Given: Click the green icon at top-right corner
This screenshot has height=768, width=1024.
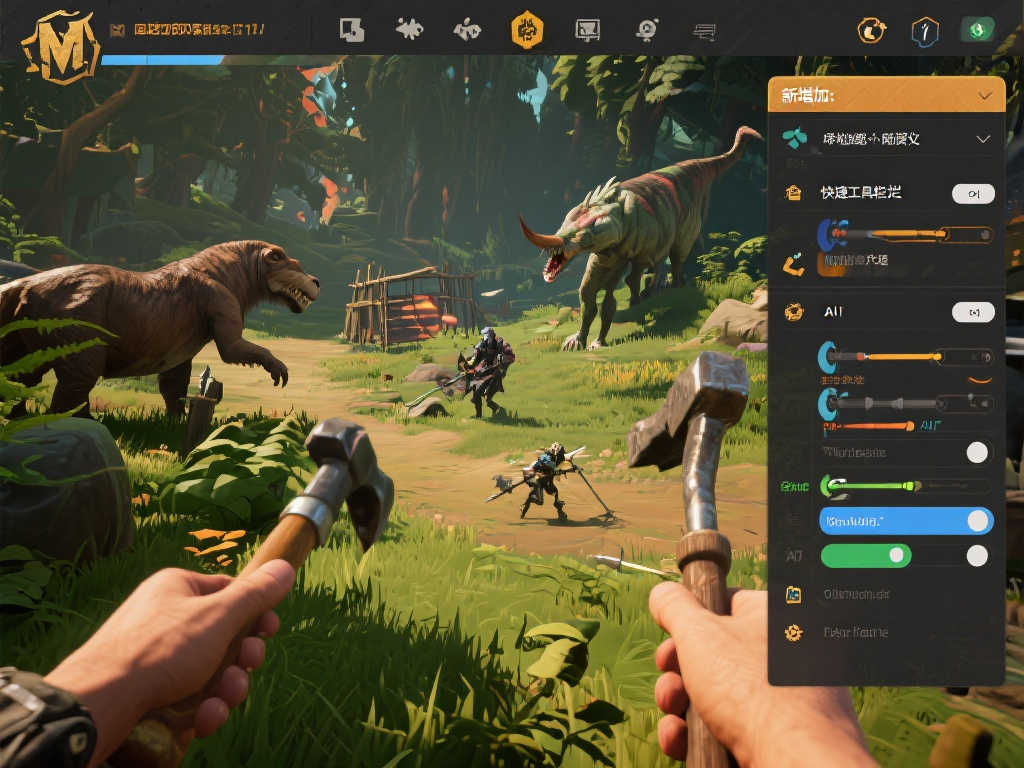Looking at the screenshot, I should [x=977, y=31].
